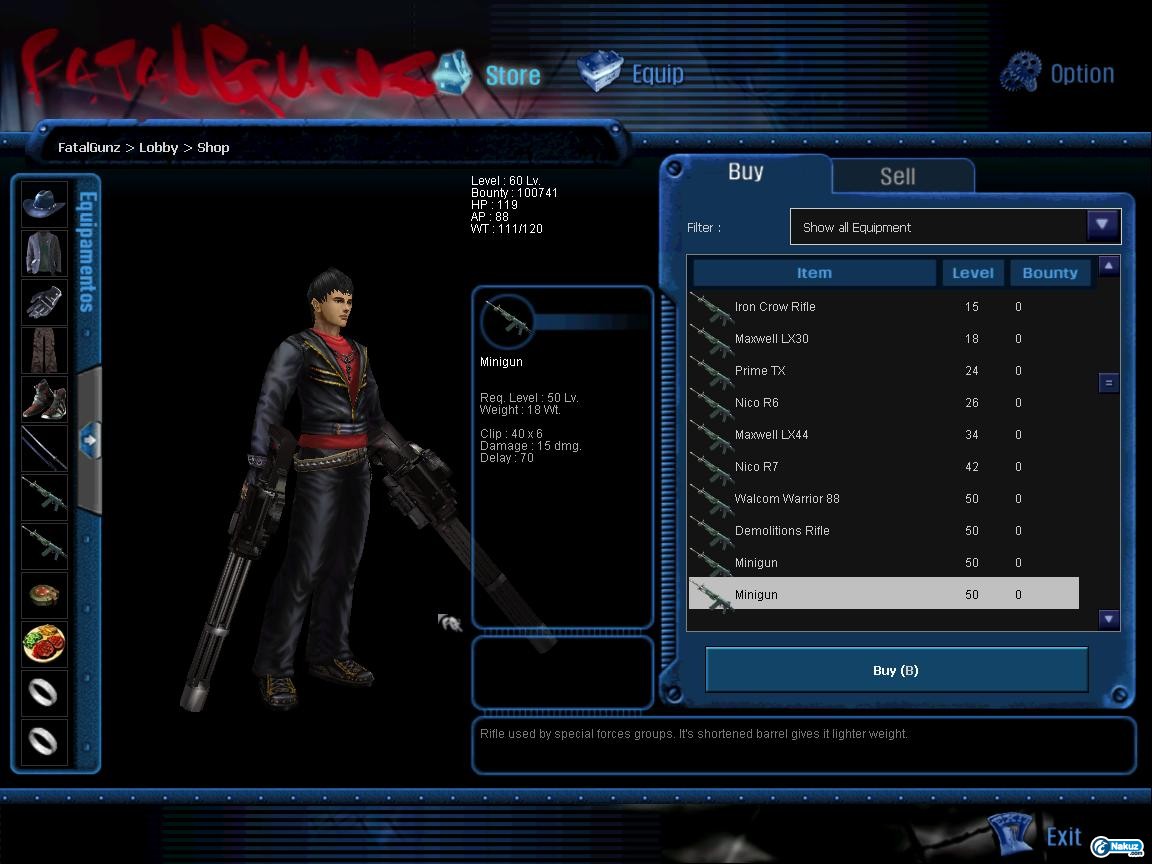Buy the selected item with Buy (B)
This screenshot has width=1152, height=864.
click(x=896, y=670)
